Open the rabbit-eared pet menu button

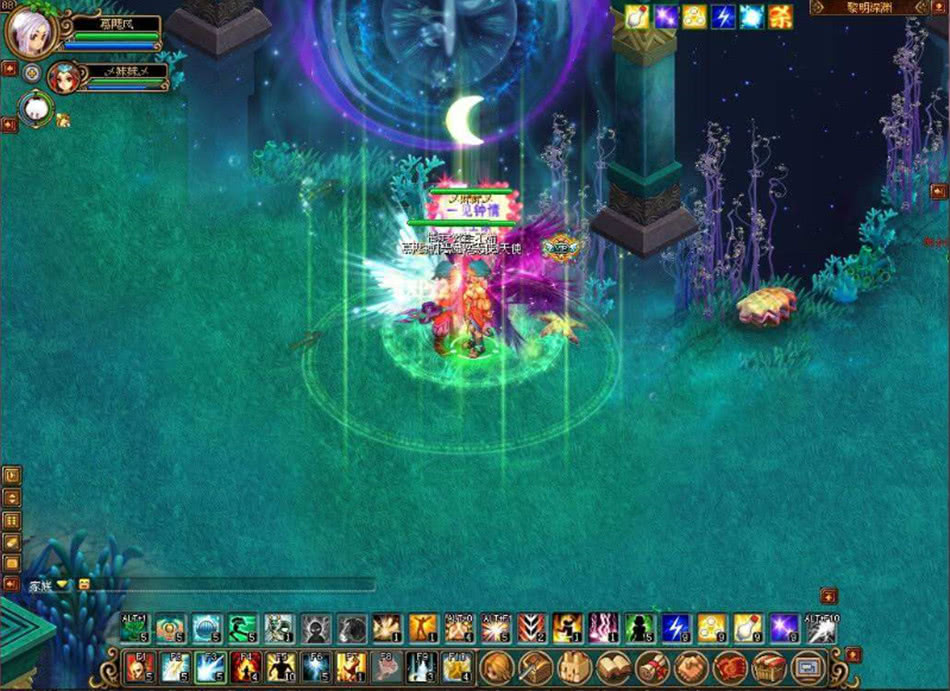[574, 667]
